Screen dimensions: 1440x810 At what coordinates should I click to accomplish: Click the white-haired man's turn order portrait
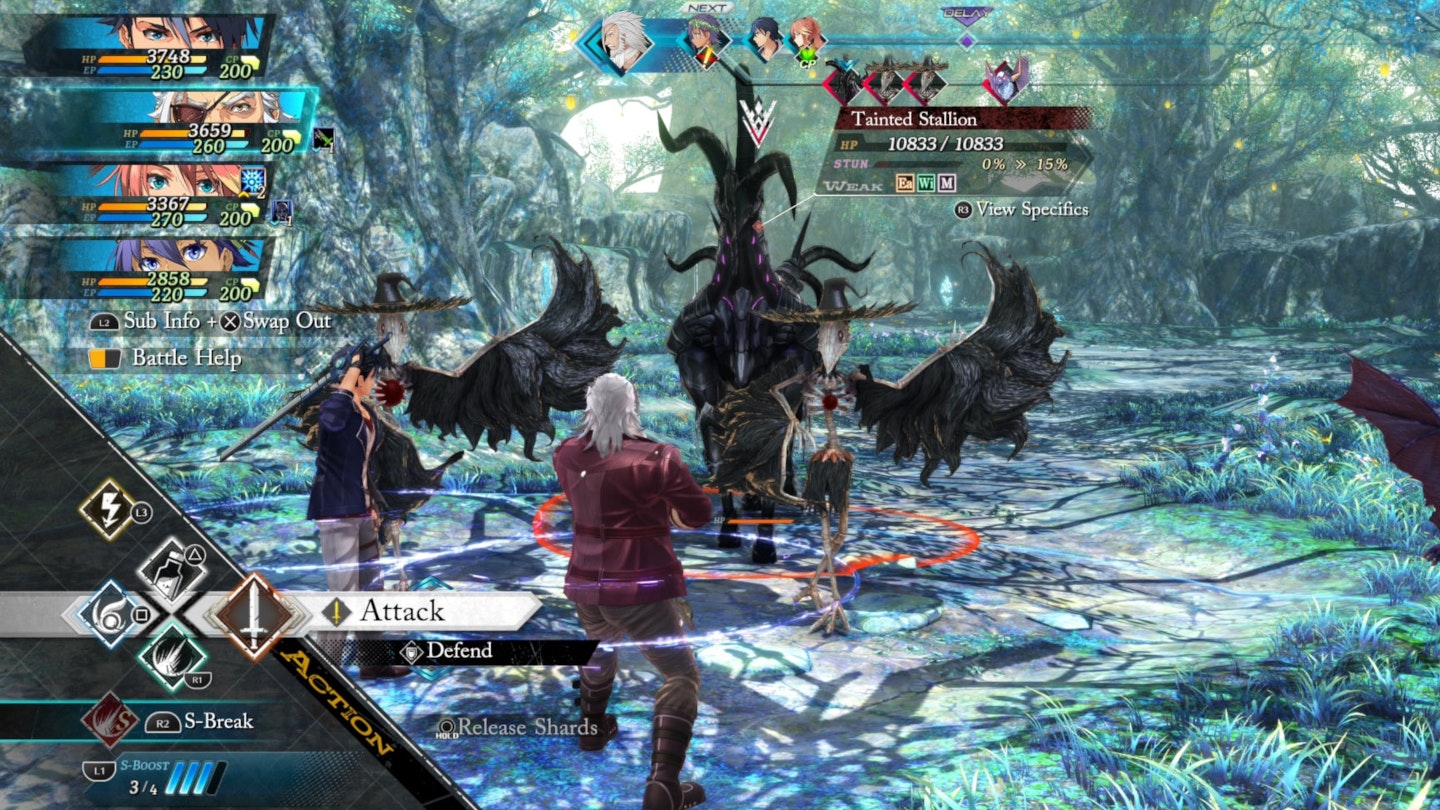pos(624,42)
